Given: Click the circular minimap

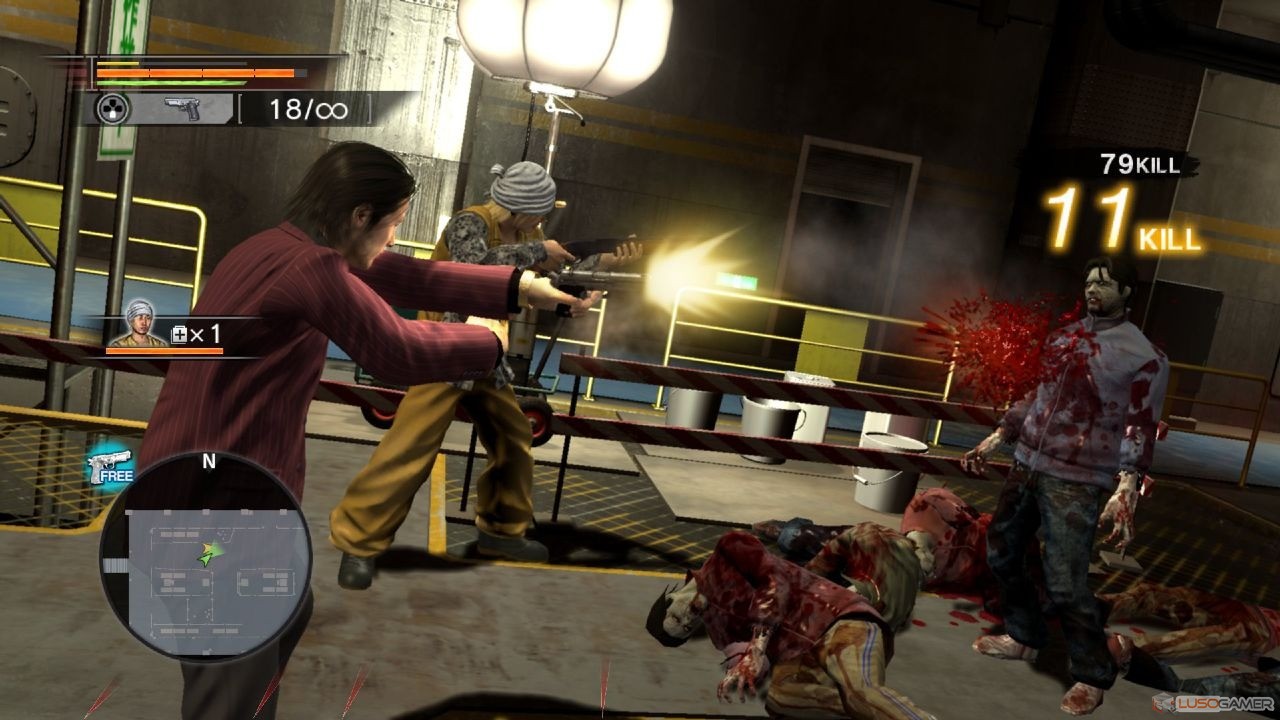Looking at the screenshot, I should coord(205,556).
